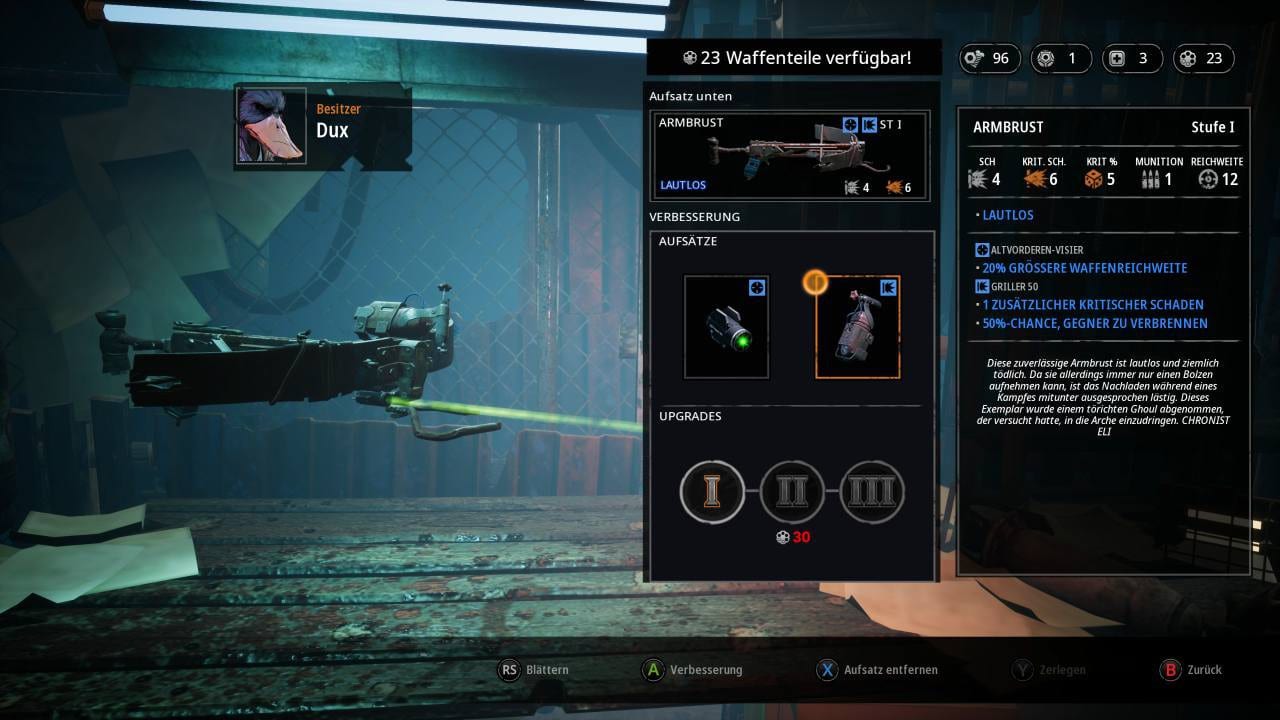Activate the Verbesserung option
The height and width of the screenshot is (720, 1280).
tap(693, 670)
